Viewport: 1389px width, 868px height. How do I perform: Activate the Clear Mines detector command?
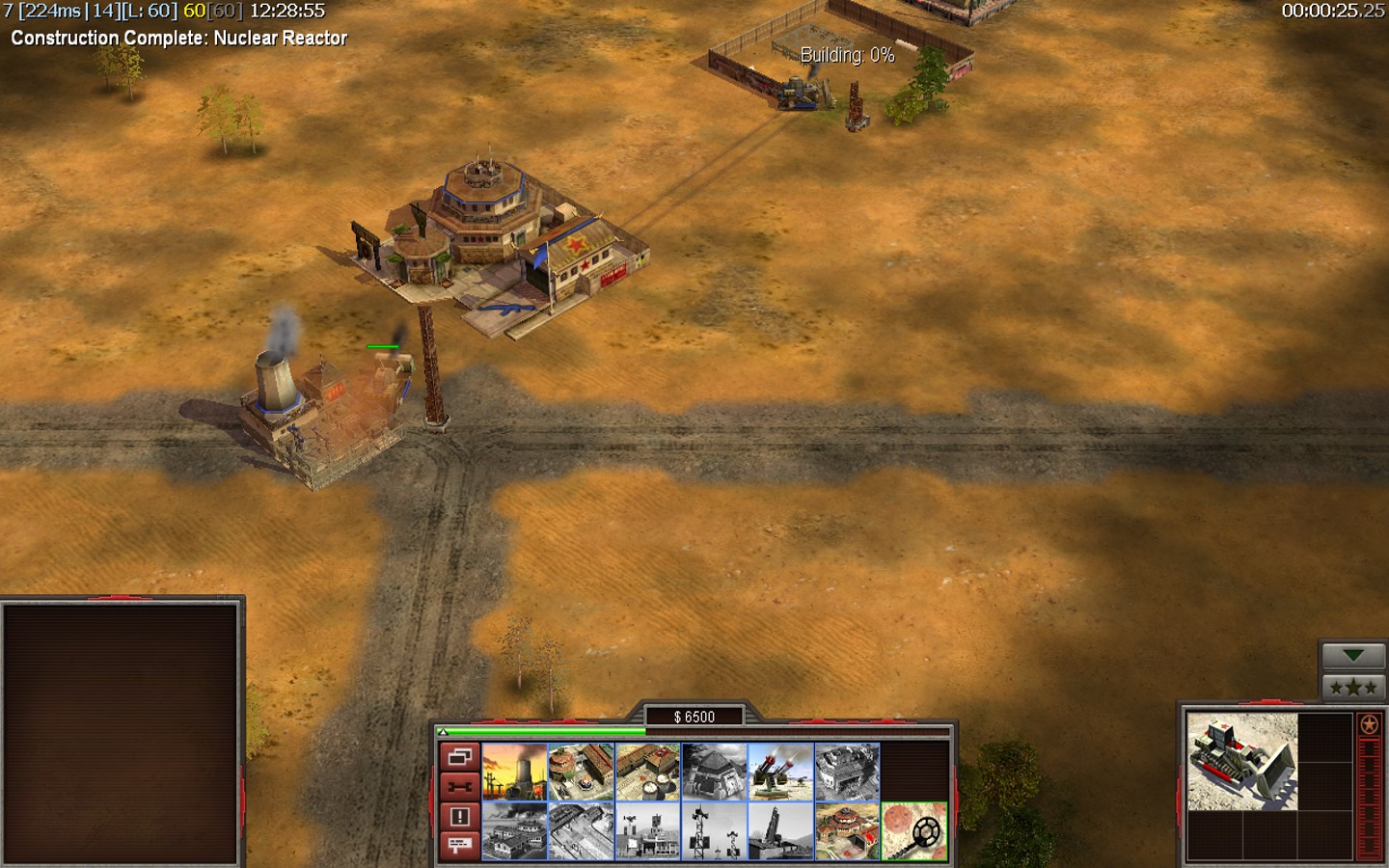tap(913, 830)
